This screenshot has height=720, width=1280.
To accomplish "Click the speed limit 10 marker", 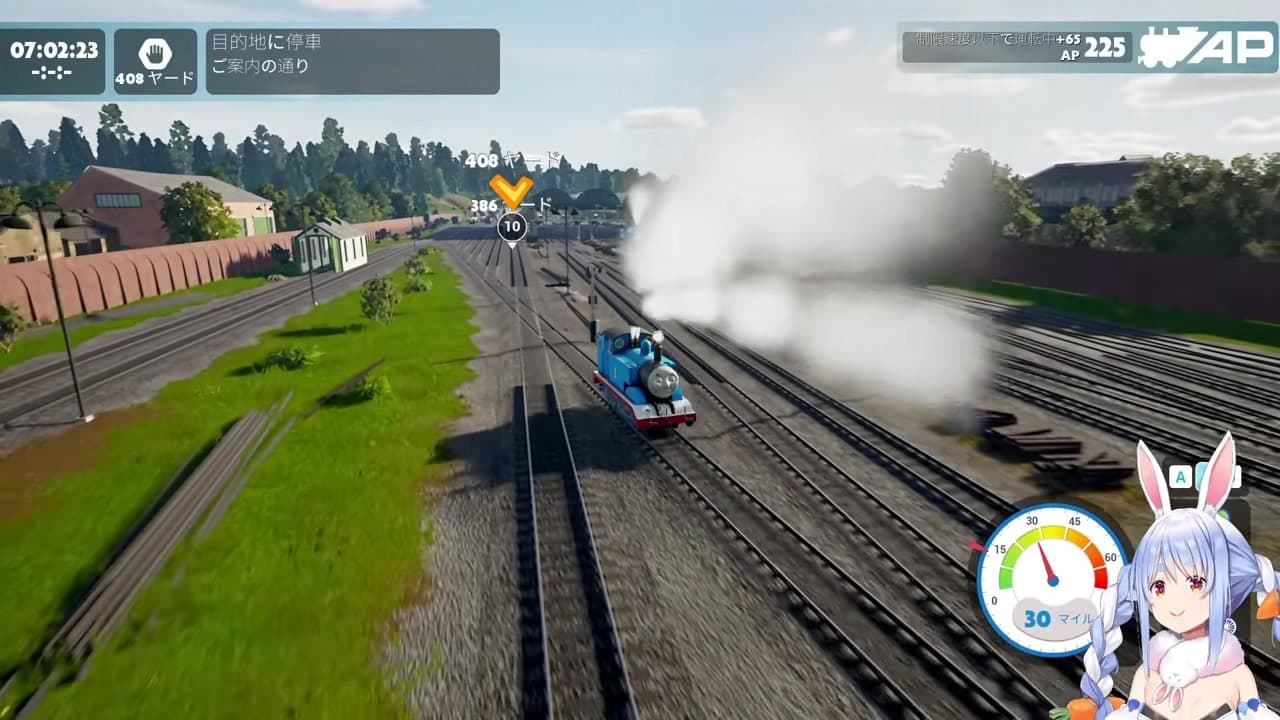I will [511, 226].
